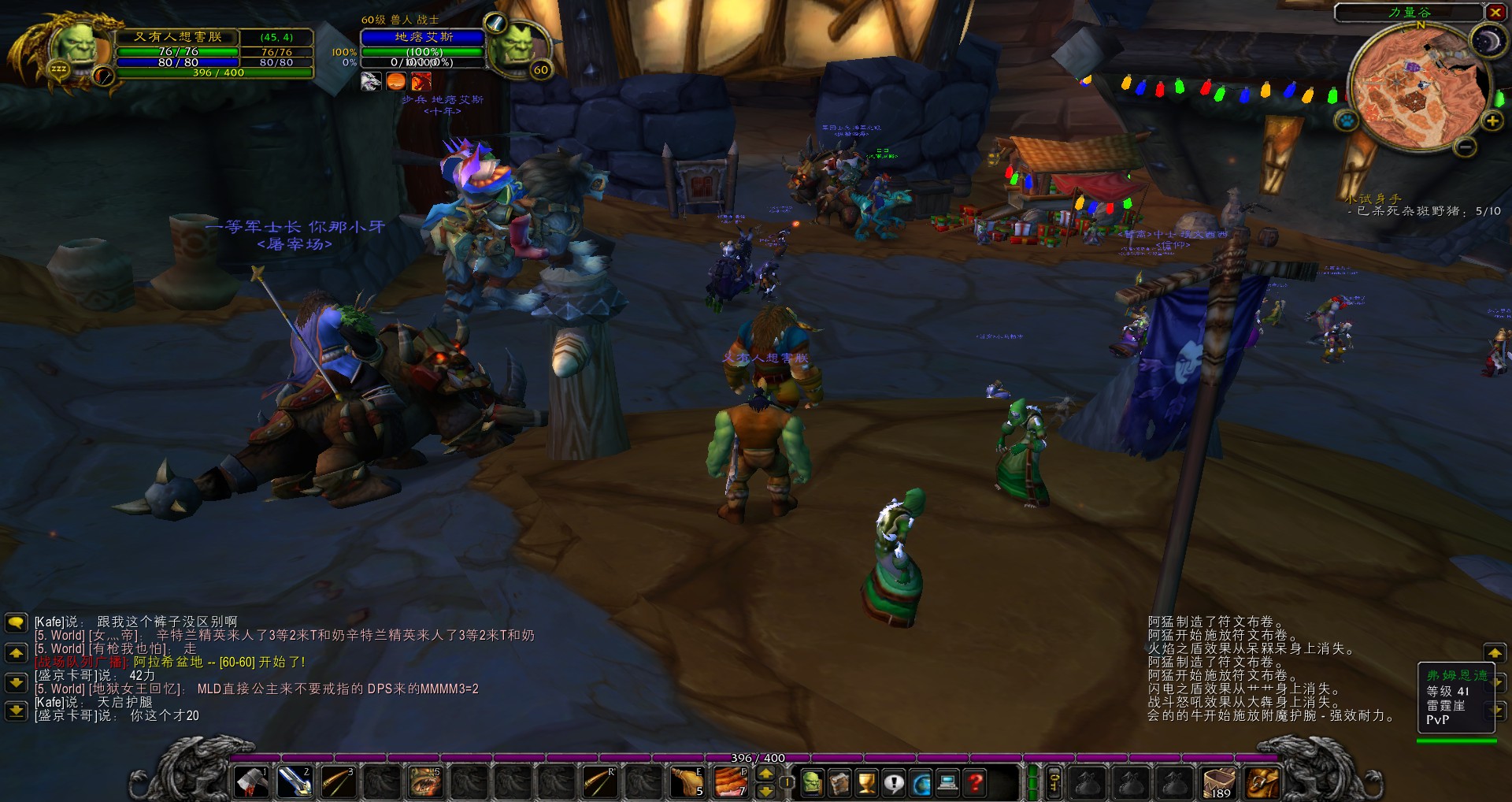The image size is (1512, 802).
Task: Zoom out minimap with minus button
Action: point(1466,147)
